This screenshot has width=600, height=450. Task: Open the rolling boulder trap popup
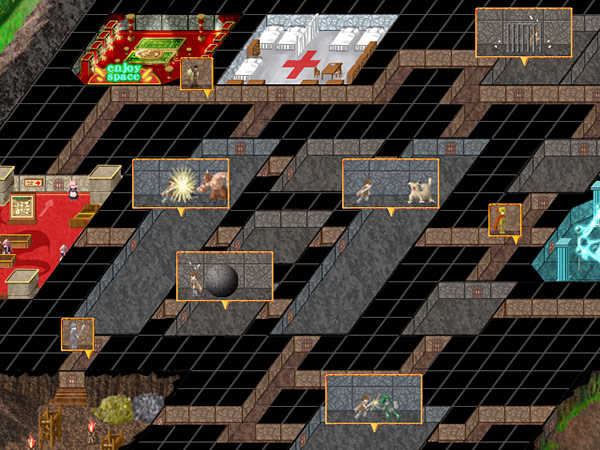click(x=224, y=276)
